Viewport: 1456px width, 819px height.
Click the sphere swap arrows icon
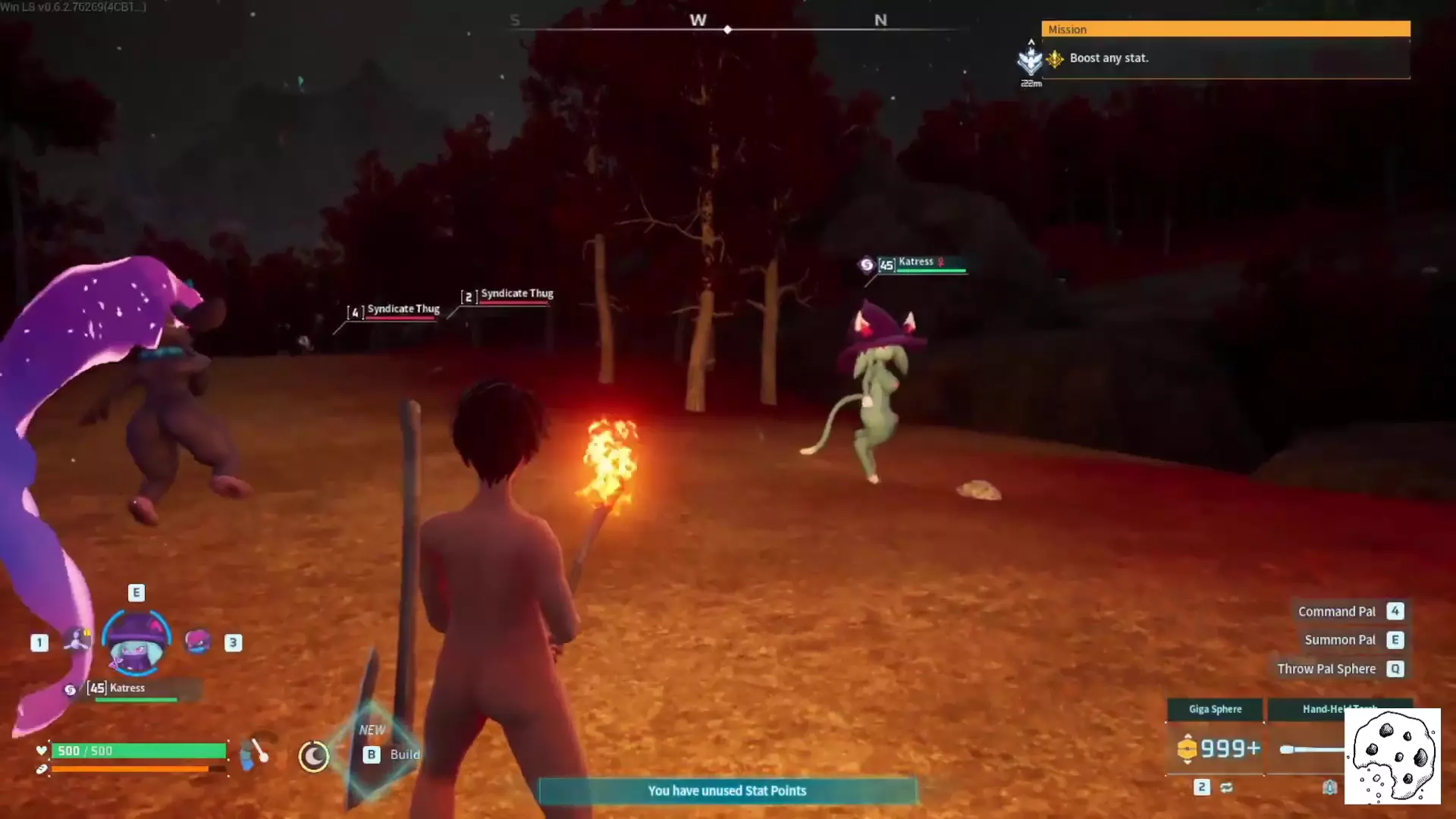(1226, 788)
